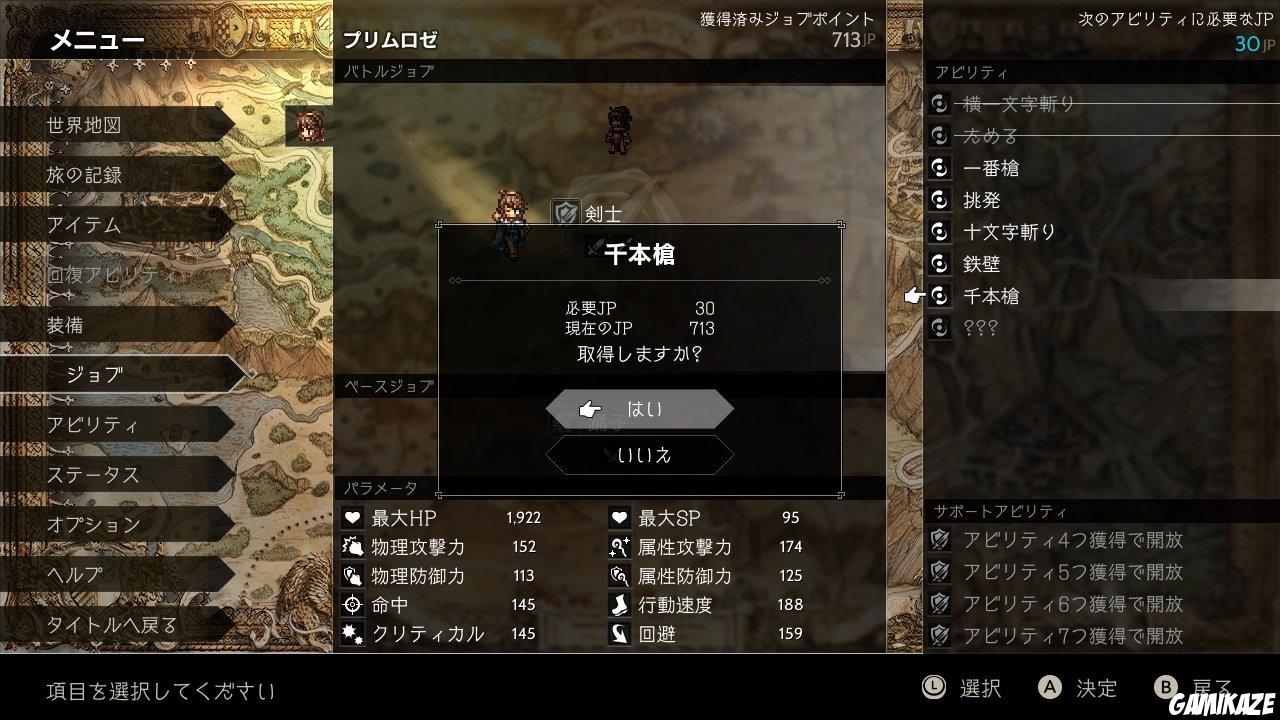Click the 千本槍 ability icon

coord(938,296)
